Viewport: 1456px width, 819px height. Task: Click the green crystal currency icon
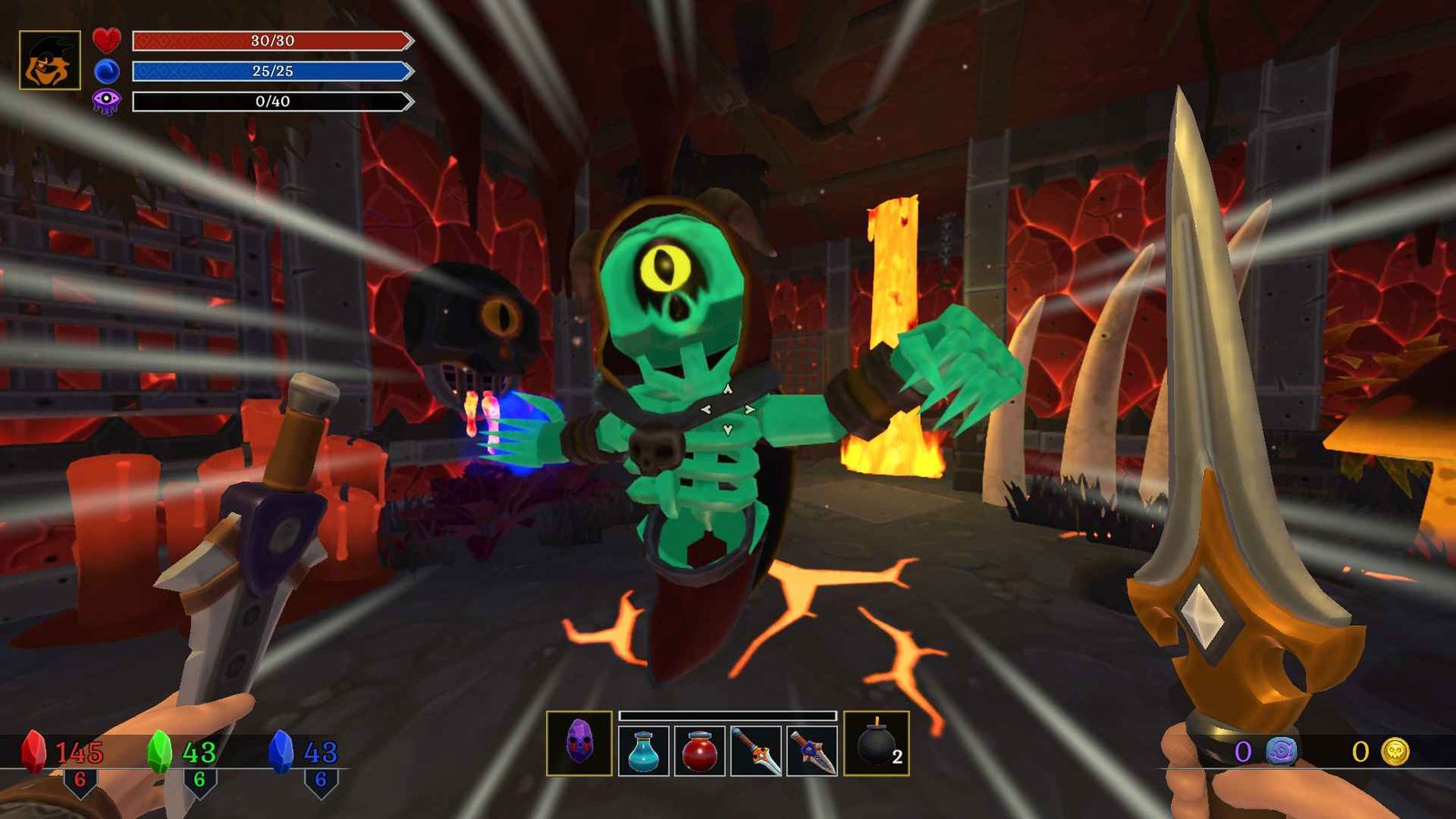click(159, 752)
